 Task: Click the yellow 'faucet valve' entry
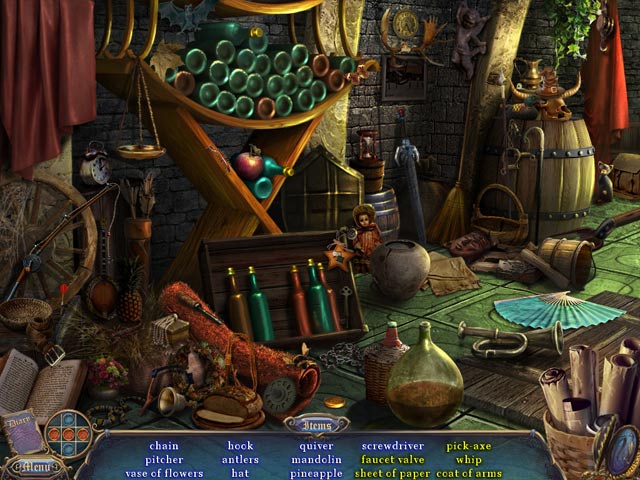[x=393, y=460]
